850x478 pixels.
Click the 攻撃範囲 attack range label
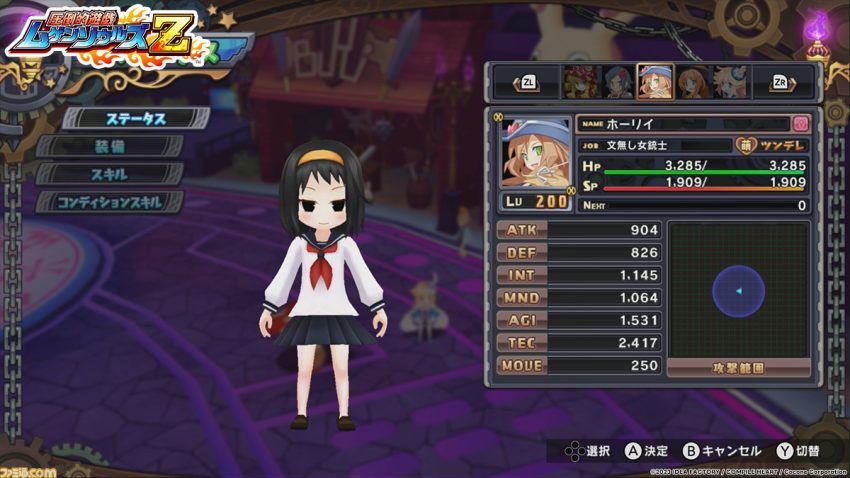tap(737, 368)
